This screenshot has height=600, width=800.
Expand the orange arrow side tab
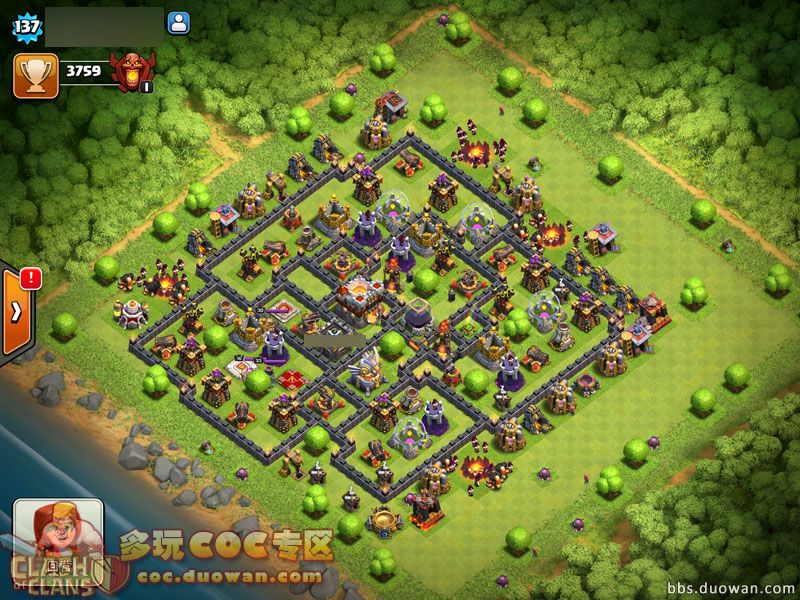[16, 311]
